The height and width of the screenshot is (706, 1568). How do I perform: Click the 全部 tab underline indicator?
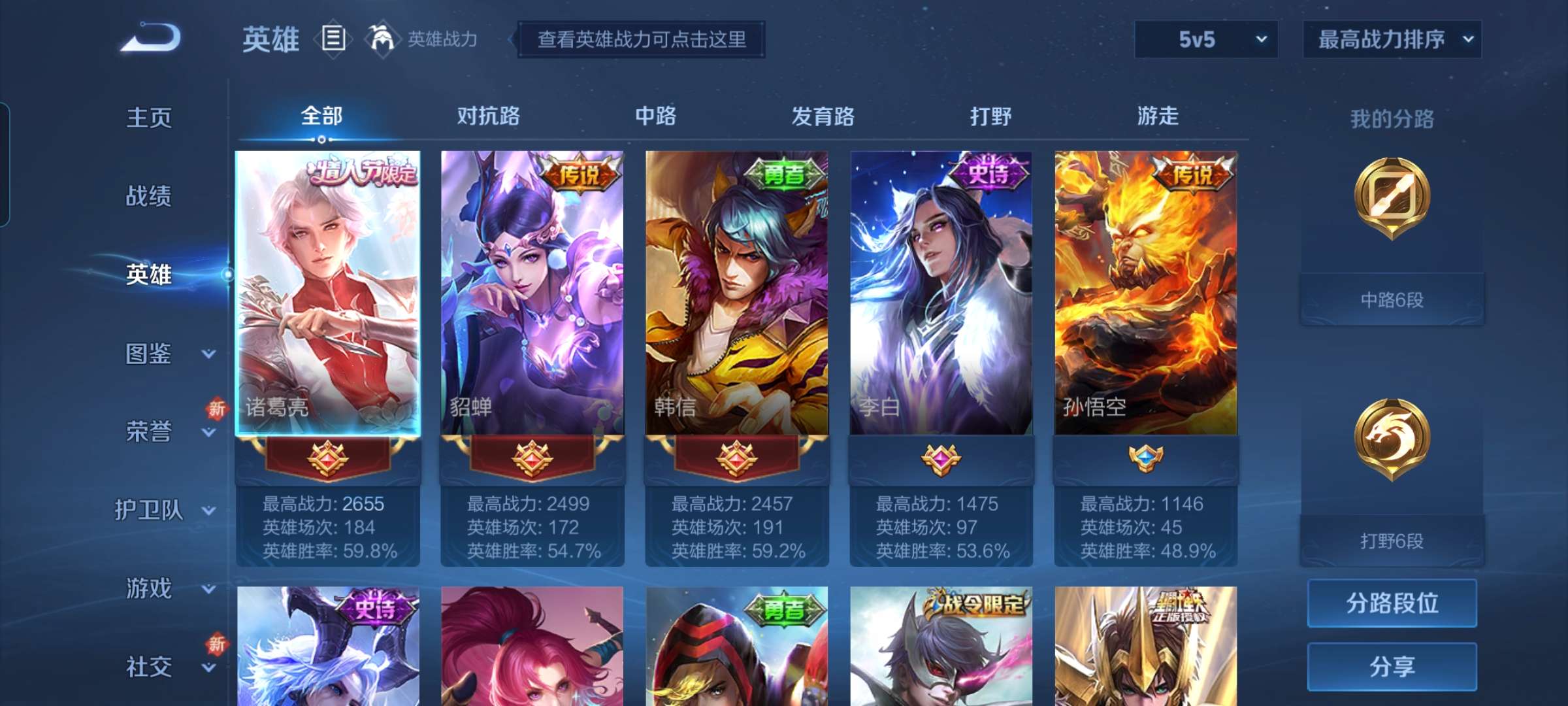click(x=320, y=139)
